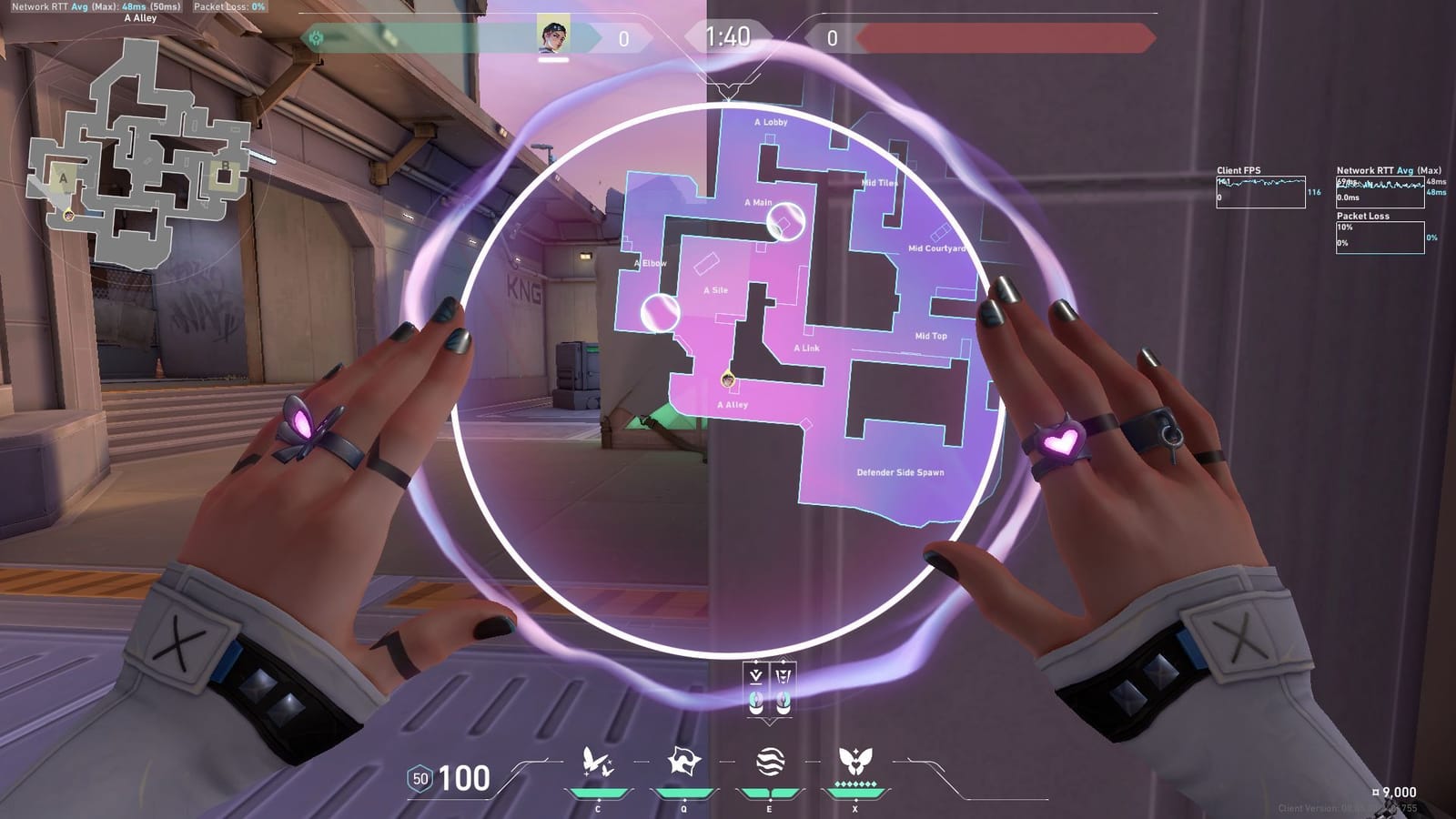
Task: Click Defender Side Spawn label on the map
Action: click(899, 471)
